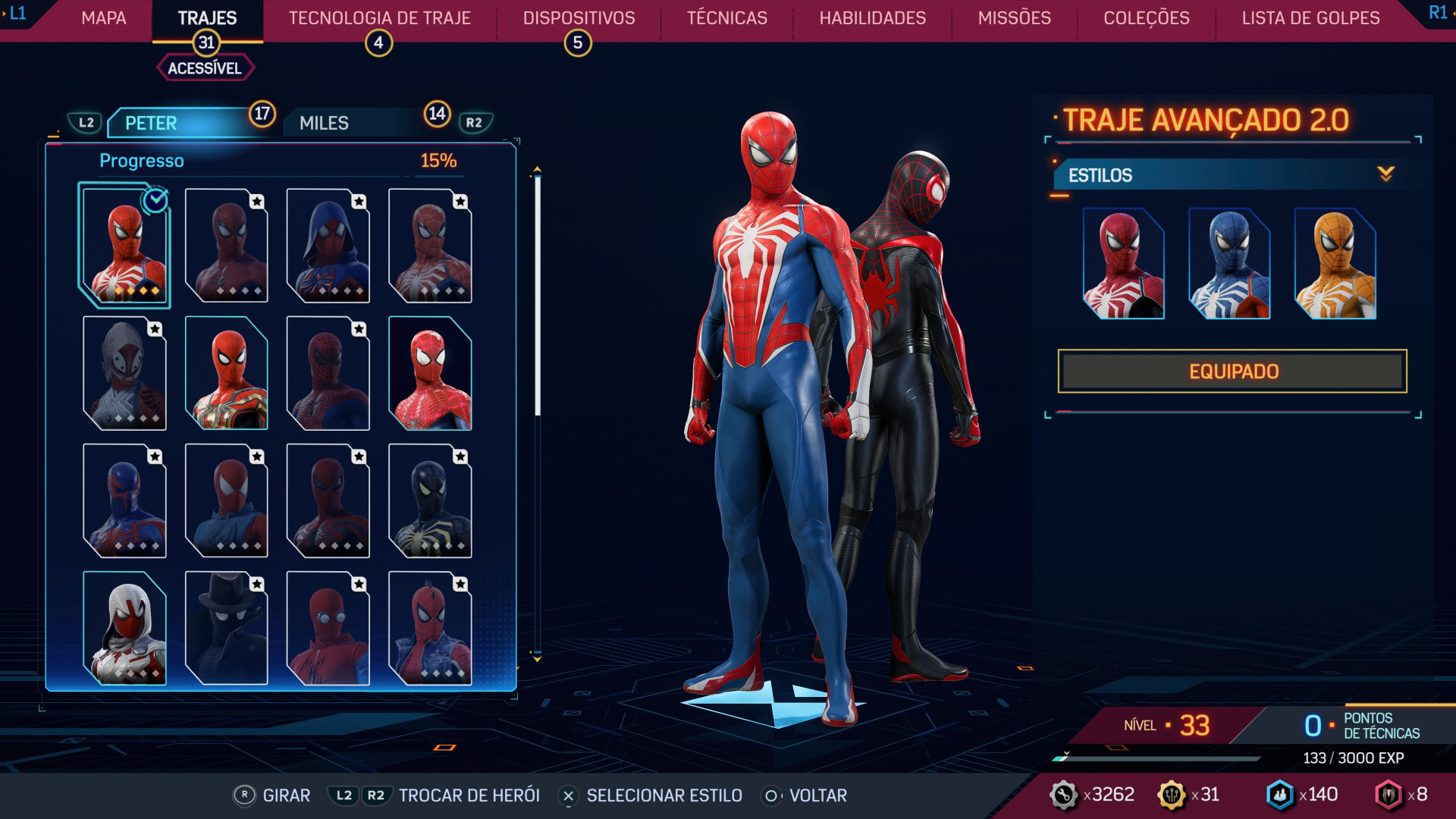This screenshot has width=1456, height=819.
Task: Choose the orange suit style
Action: pos(1335,264)
